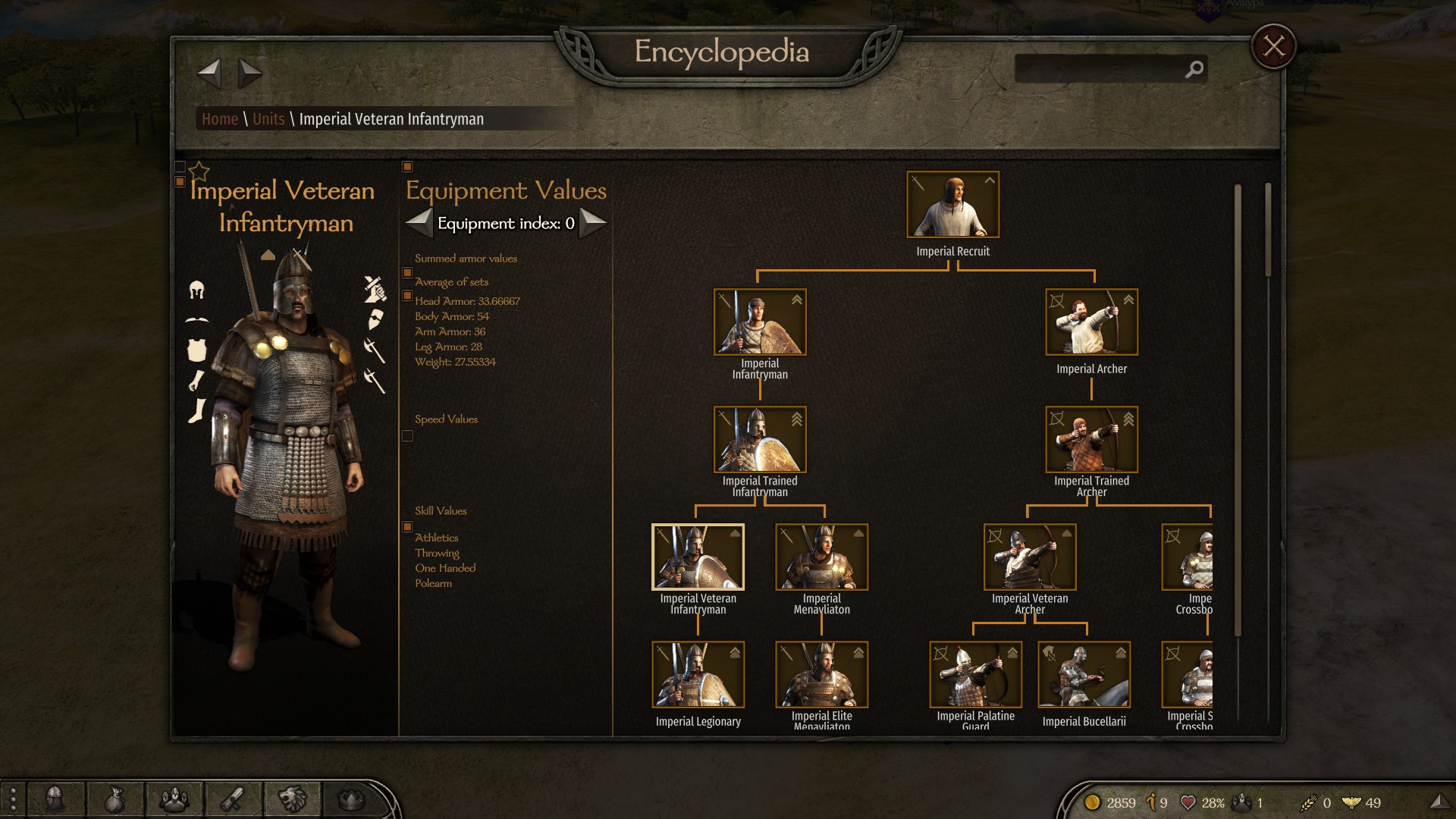Go forward to next encyclopedia page
This screenshot has height=819, width=1456.
pos(249,74)
